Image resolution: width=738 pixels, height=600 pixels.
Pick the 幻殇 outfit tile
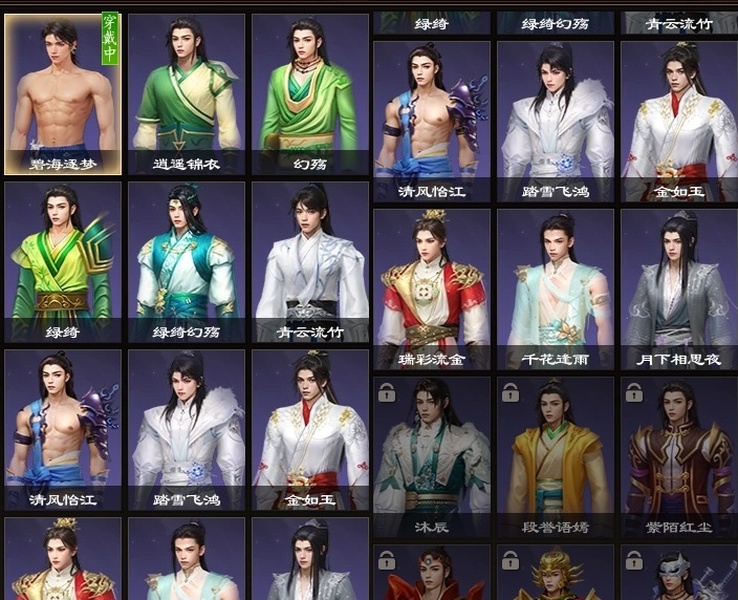(309, 95)
